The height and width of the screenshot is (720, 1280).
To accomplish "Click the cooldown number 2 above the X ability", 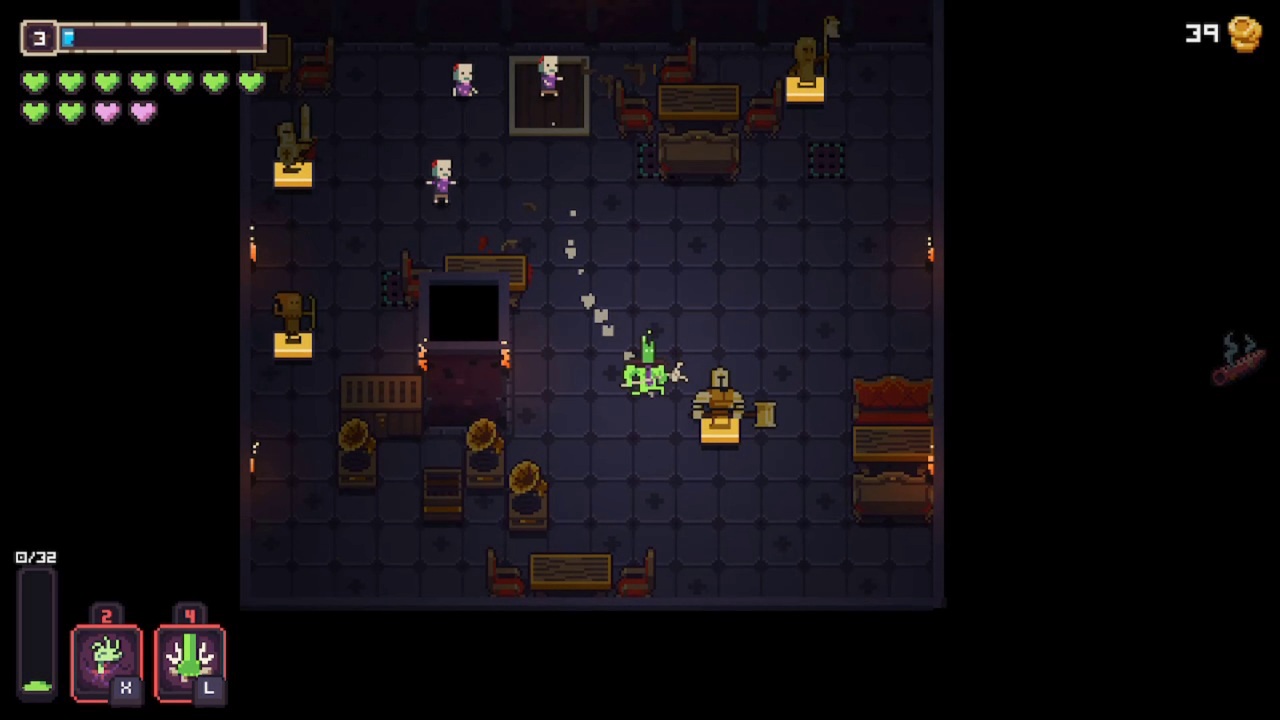I will (x=106, y=616).
